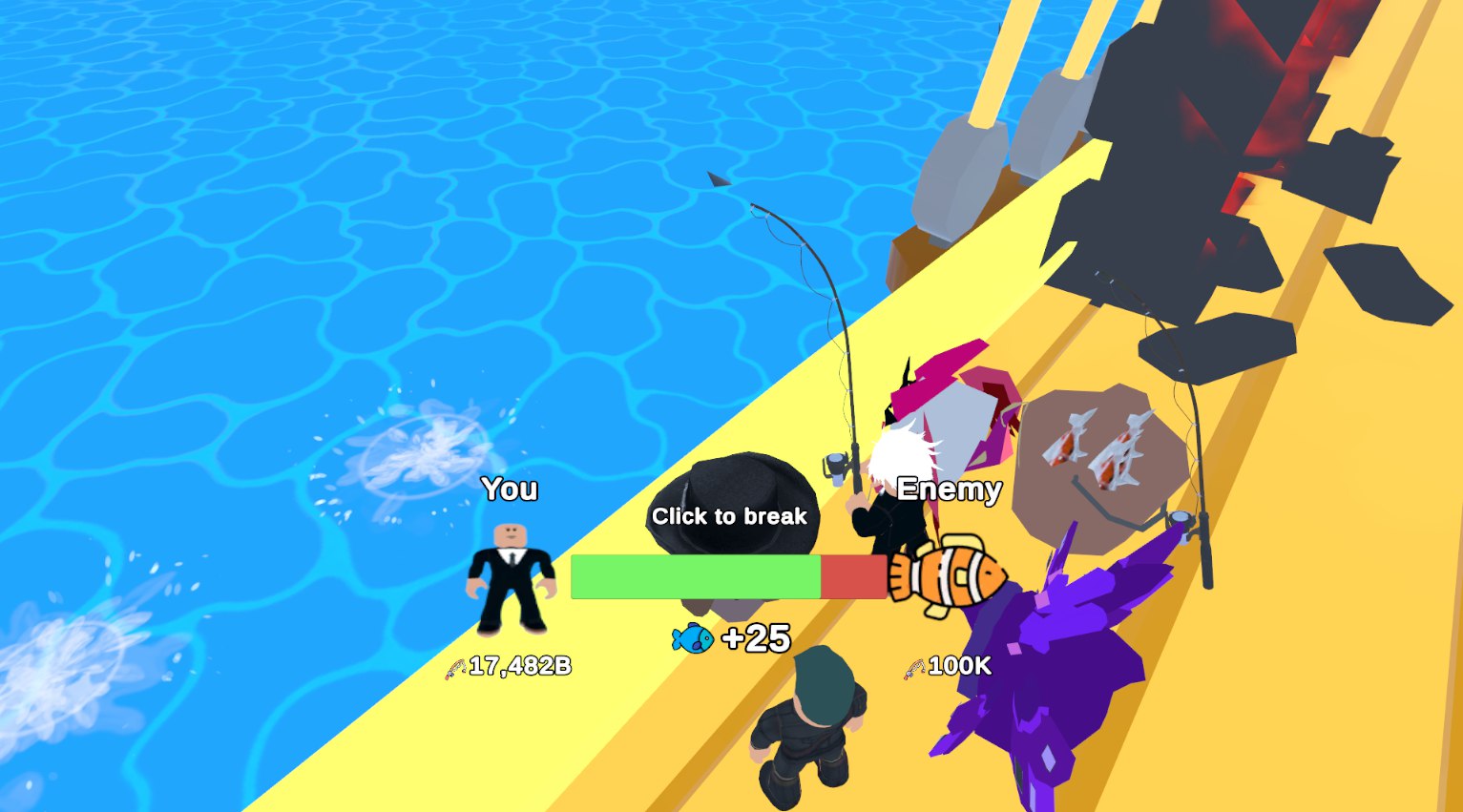This screenshot has width=1463, height=812.
Task: Click the Click to break label
Action: 729,516
